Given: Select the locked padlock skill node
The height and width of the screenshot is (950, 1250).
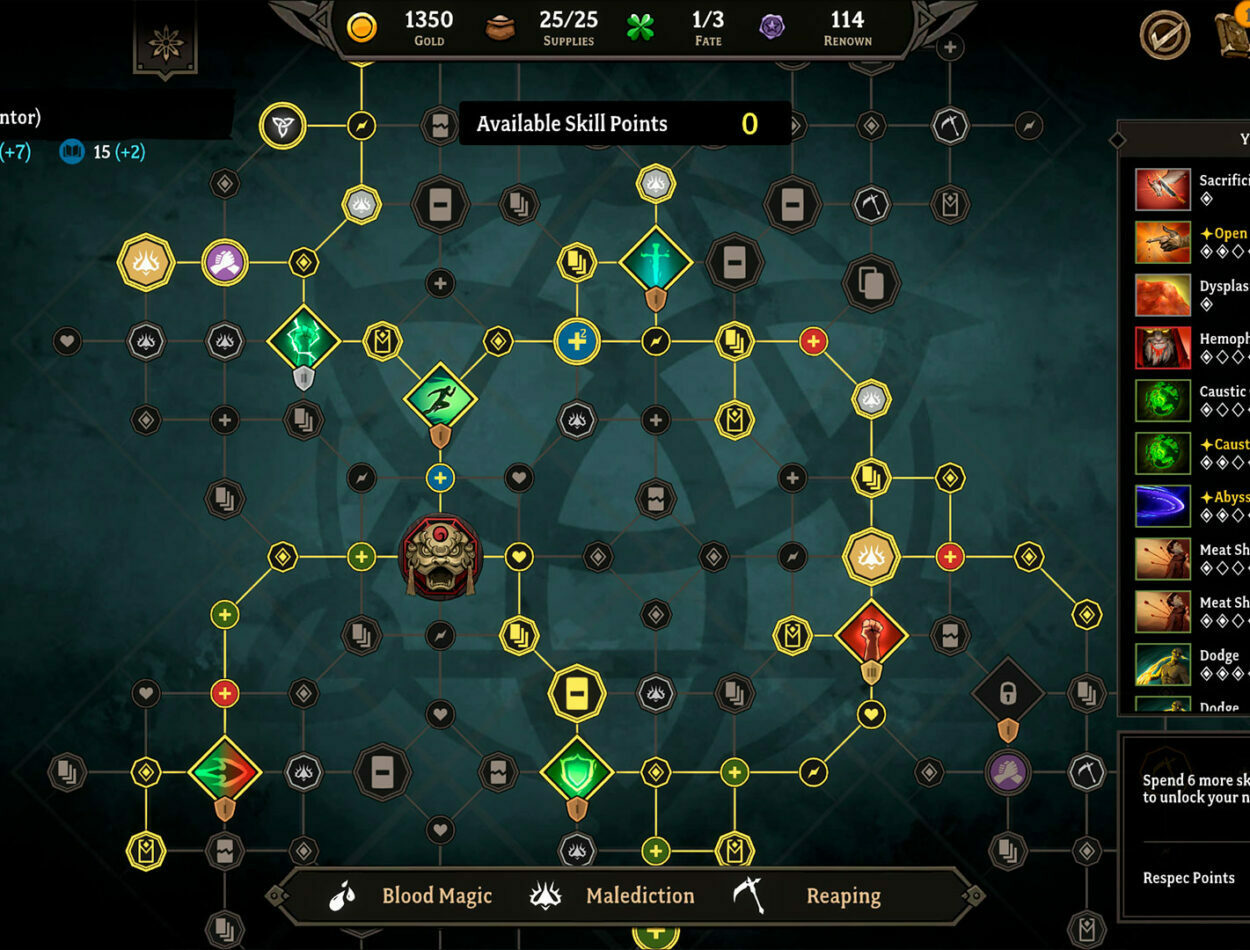Looking at the screenshot, I should (1008, 693).
